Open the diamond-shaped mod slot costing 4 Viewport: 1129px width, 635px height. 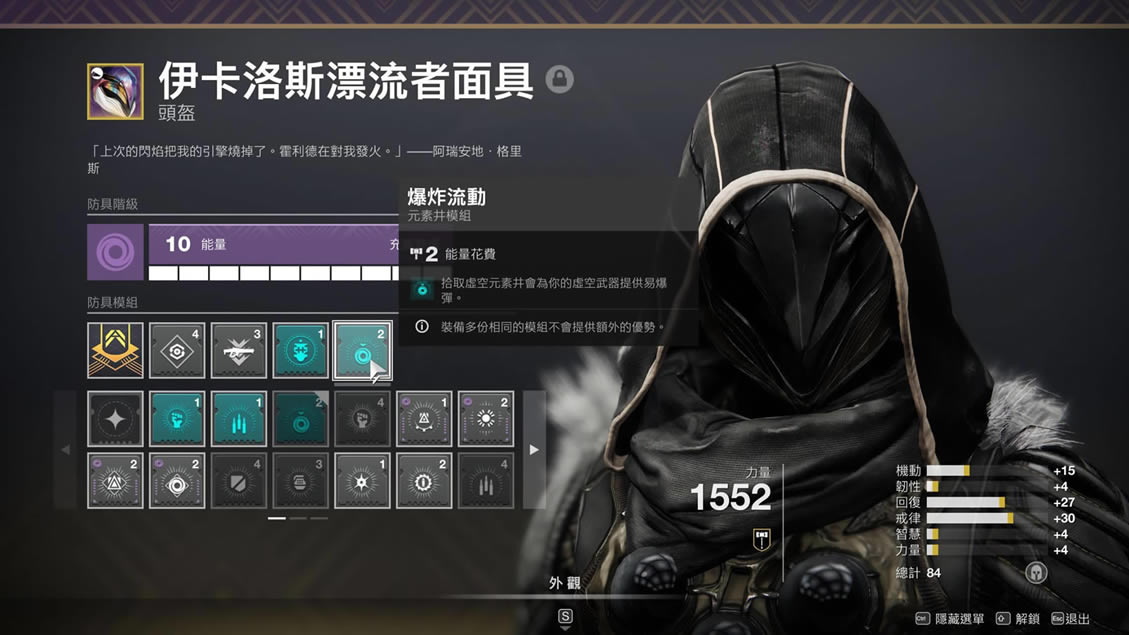tap(177, 350)
